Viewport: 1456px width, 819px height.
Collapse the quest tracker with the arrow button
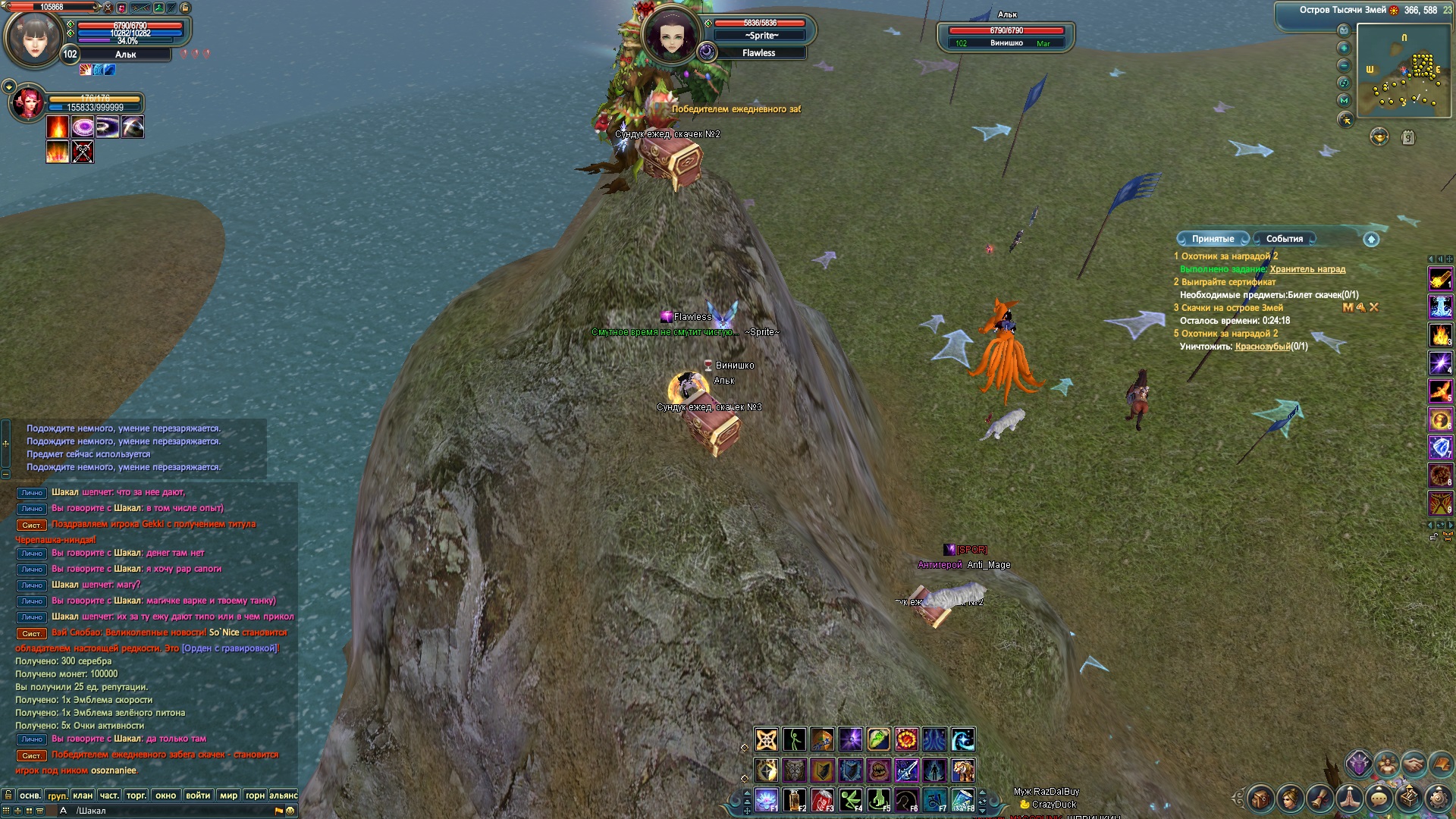[1371, 240]
